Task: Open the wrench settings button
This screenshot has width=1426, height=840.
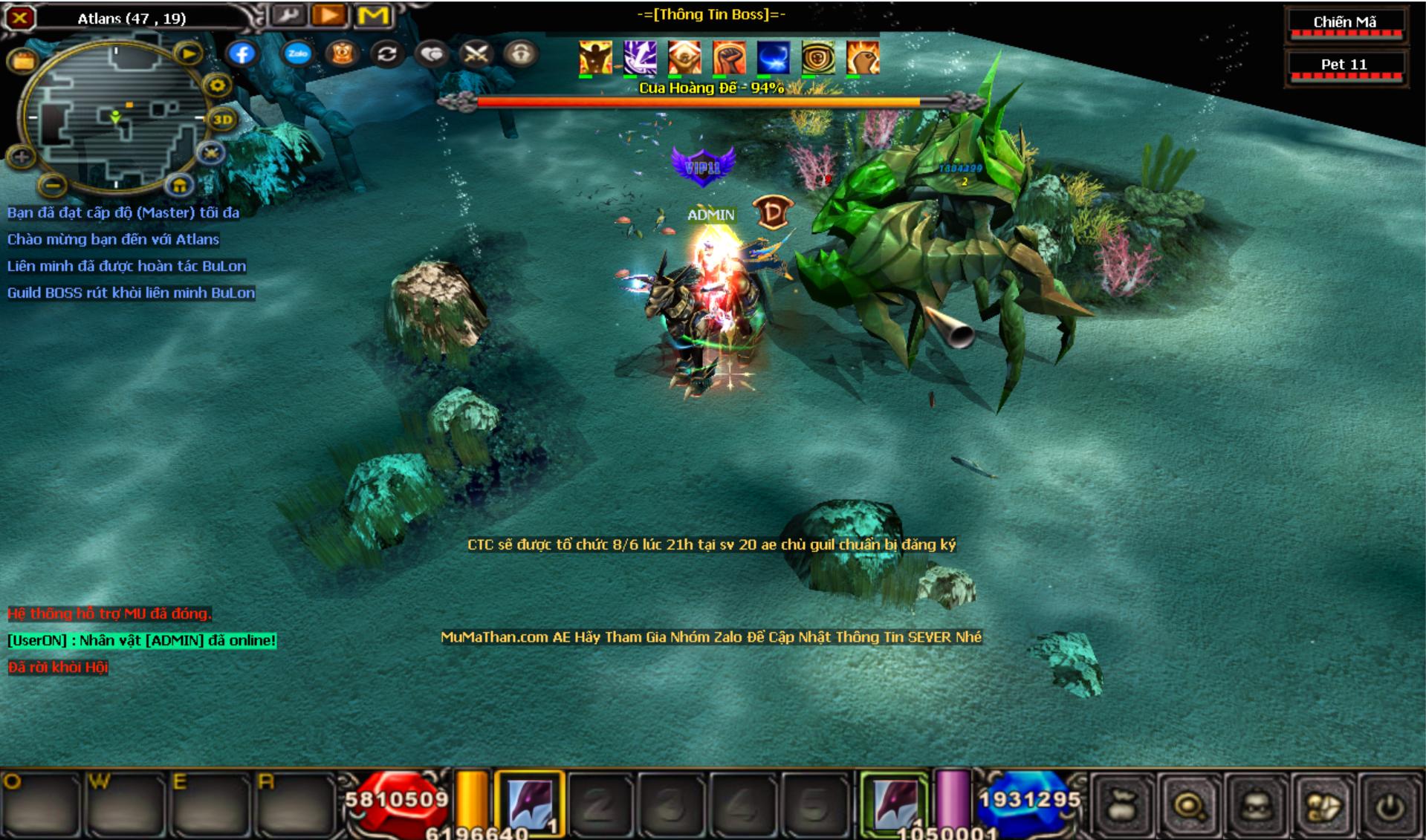Action: [288, 16]
